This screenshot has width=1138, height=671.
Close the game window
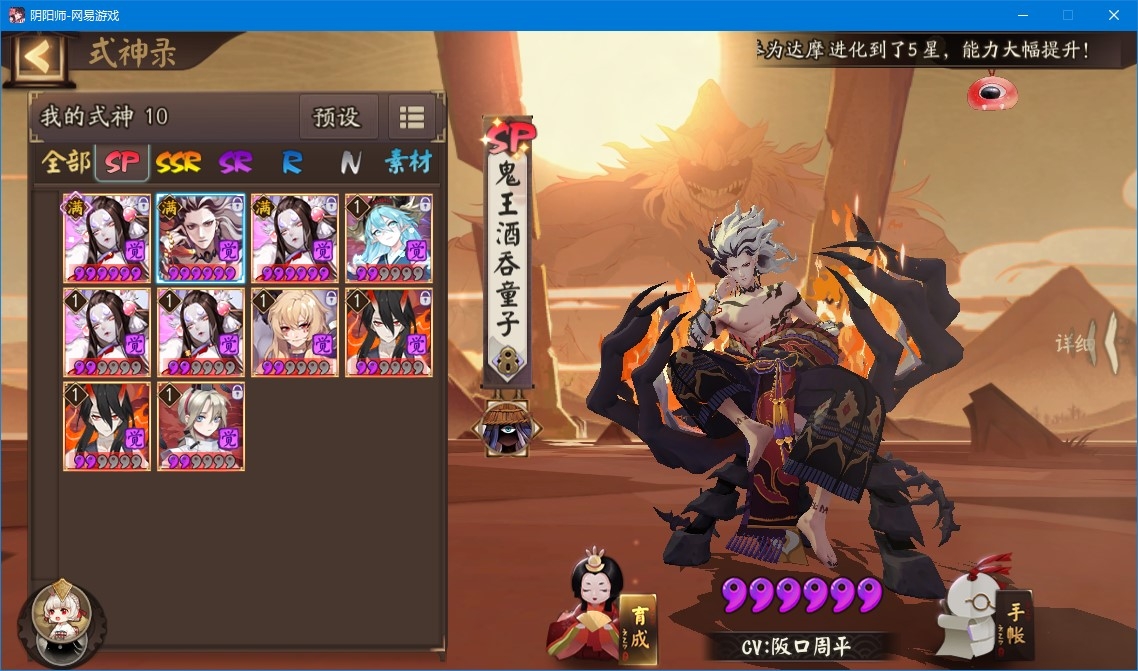(1113, 15)
